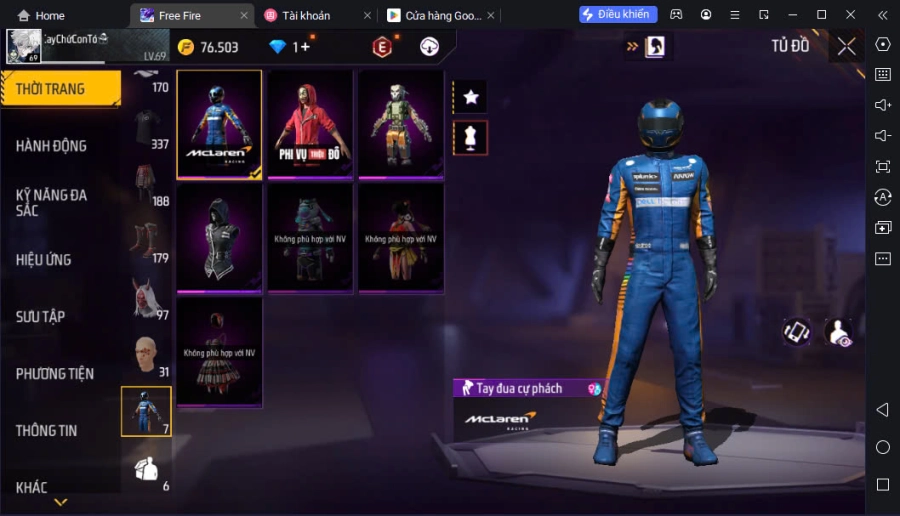This screenshot has height=516, width=900.
Task: Close the TỦ ĐỒ wardrobe screen
Action: [846, 46]
